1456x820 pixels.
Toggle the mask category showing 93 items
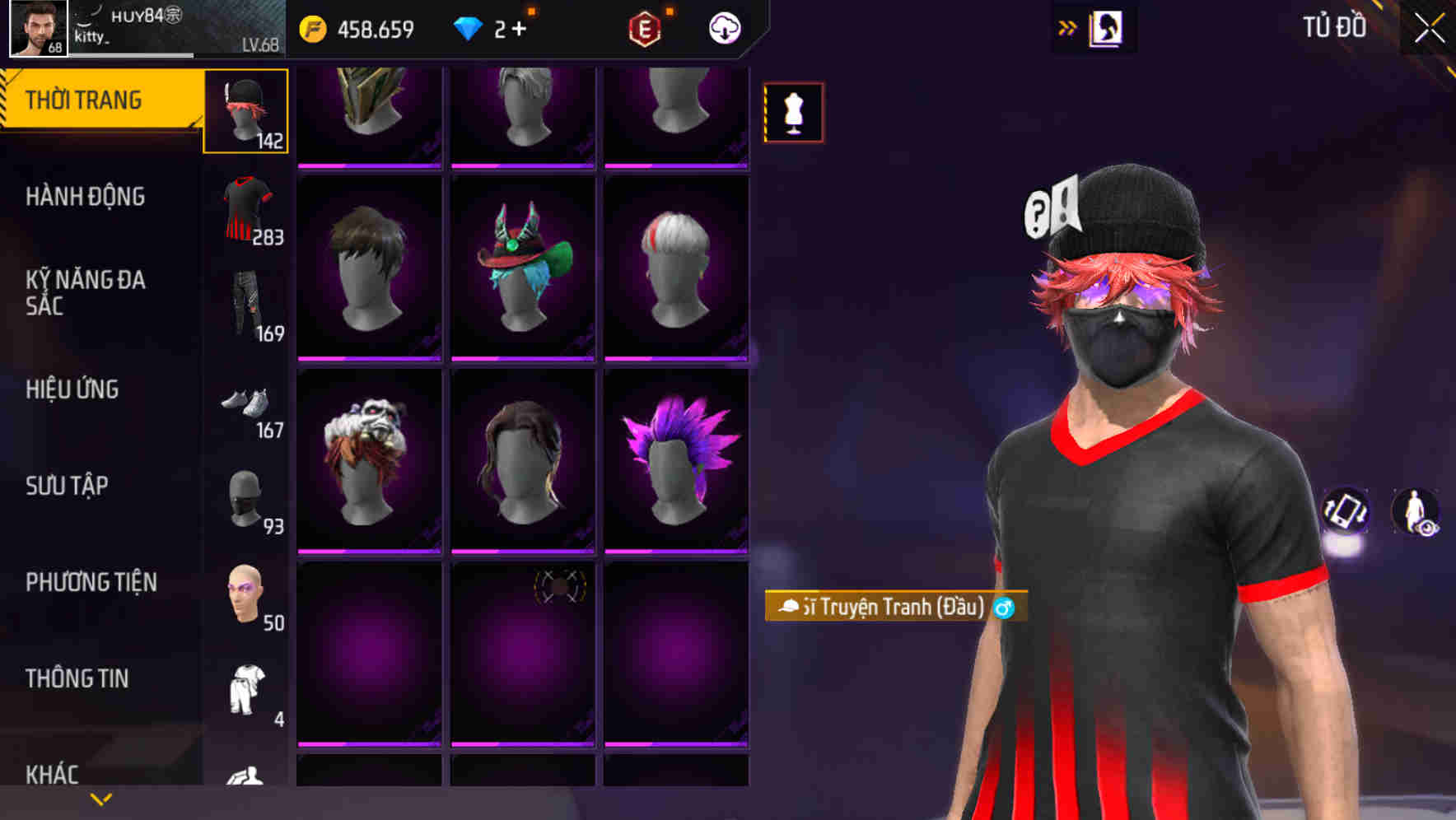pyautogui.click(x=245, y=496)
